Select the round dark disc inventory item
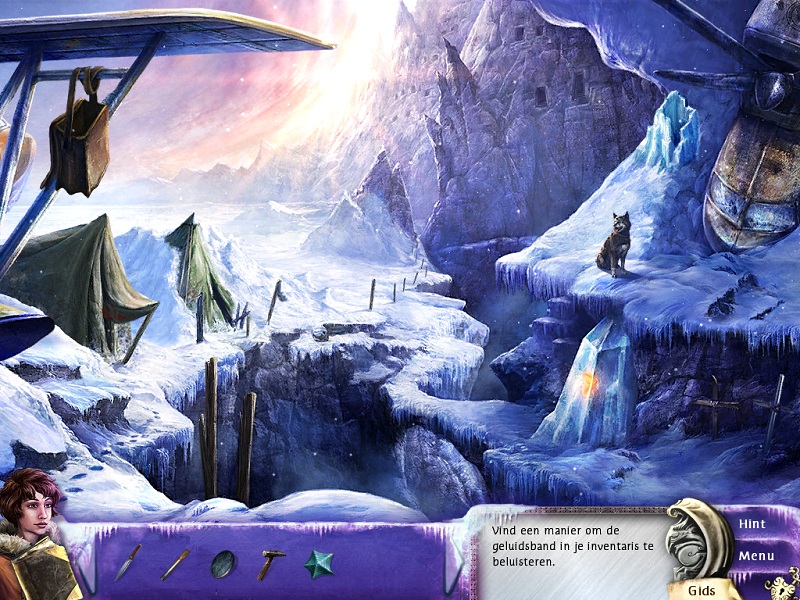 click(222, 565)
